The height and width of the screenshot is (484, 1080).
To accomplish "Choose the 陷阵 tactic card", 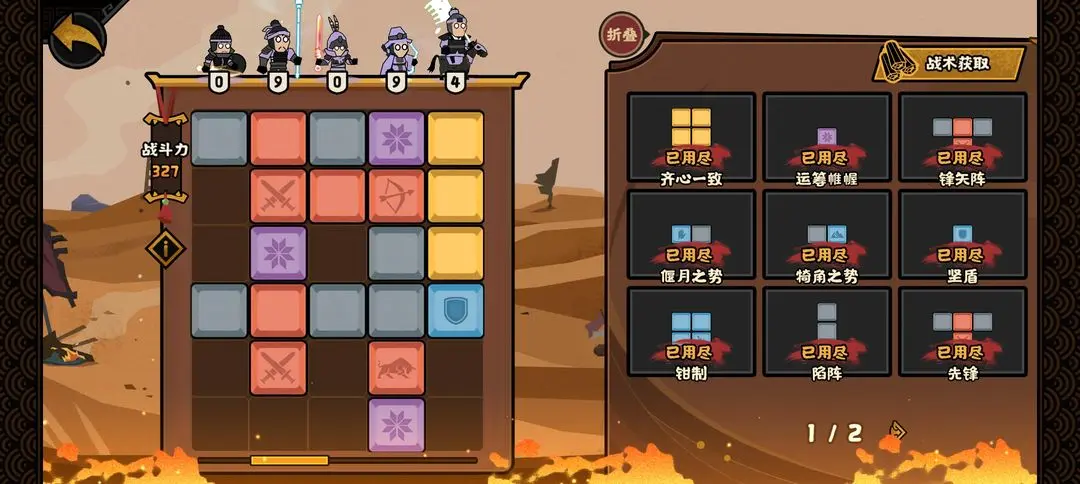I will 827,332.
